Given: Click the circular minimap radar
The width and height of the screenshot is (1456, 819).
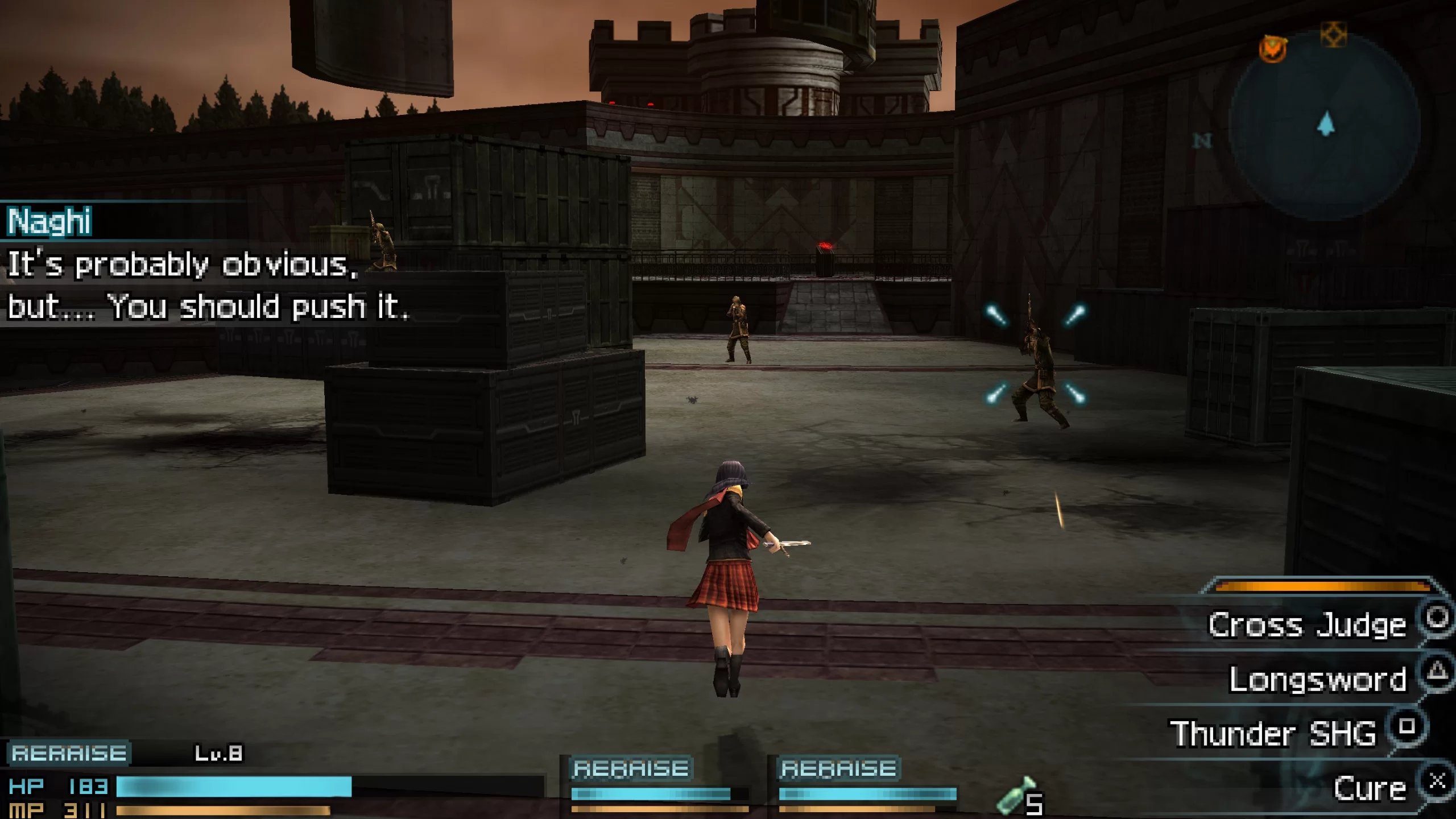Looking at the screenshot, I should [1325, 126].
